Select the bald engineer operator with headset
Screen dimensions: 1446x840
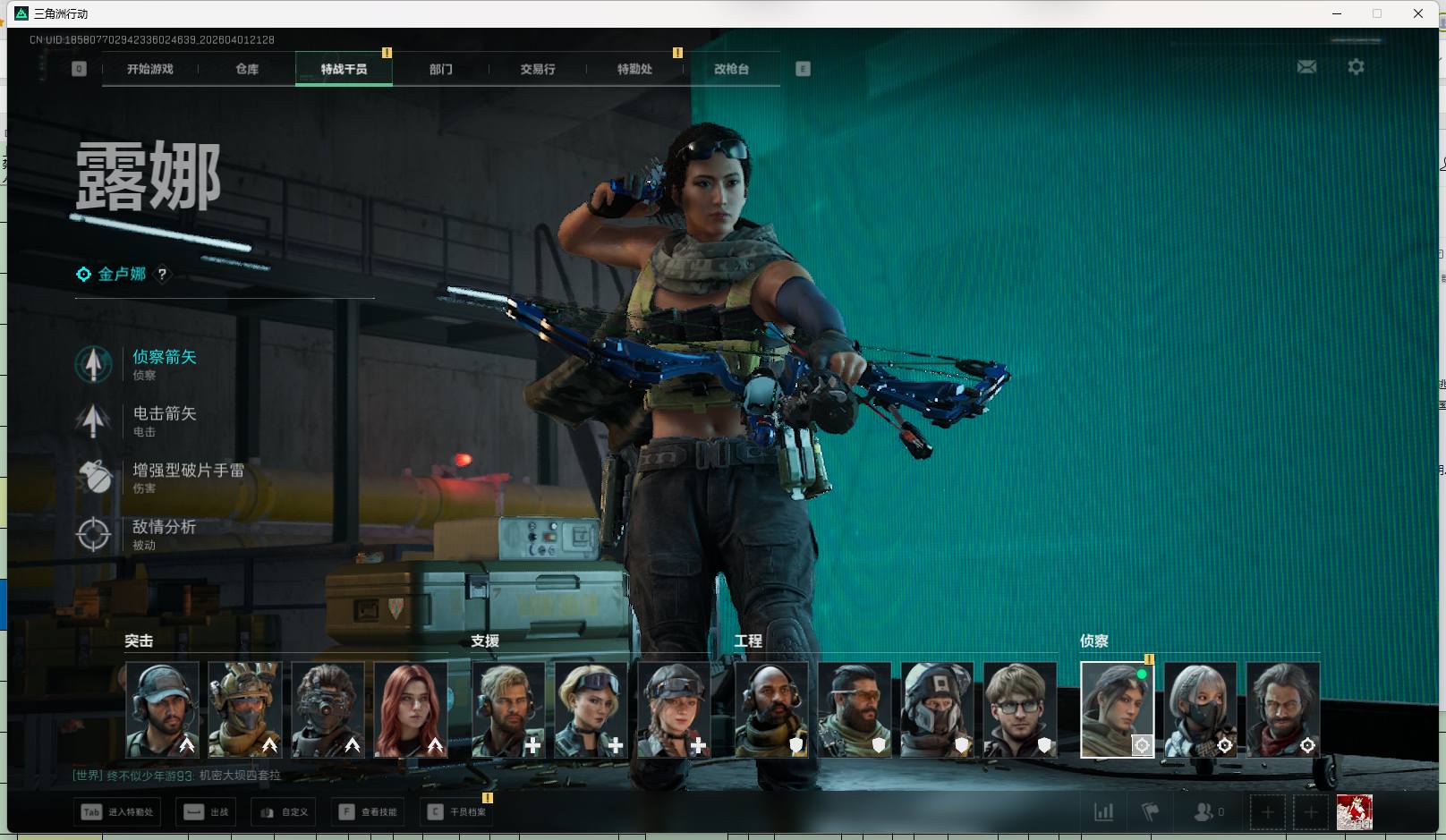point(771,709)
